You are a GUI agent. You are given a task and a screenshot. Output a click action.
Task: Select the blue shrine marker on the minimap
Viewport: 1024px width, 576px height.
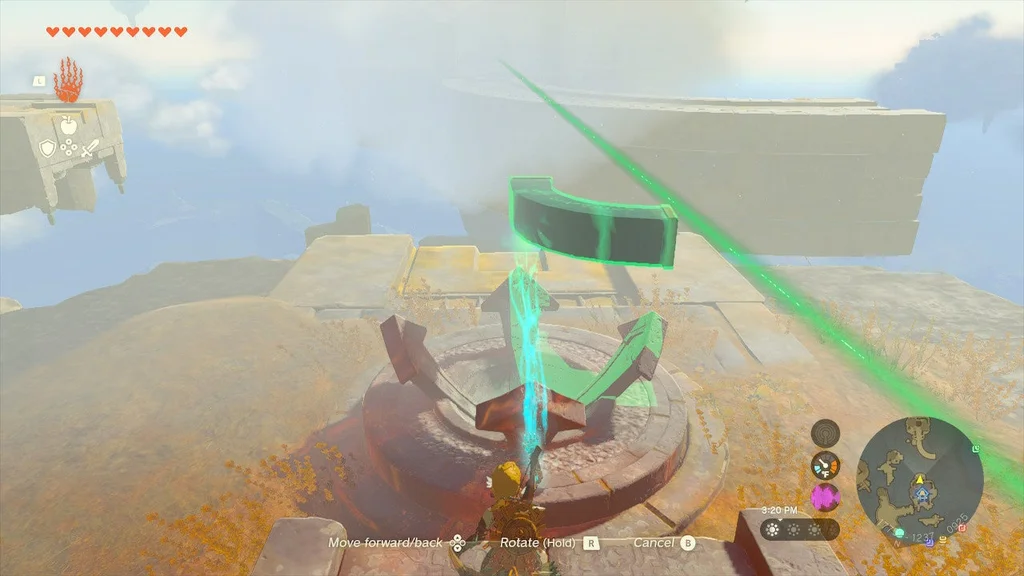921,496
